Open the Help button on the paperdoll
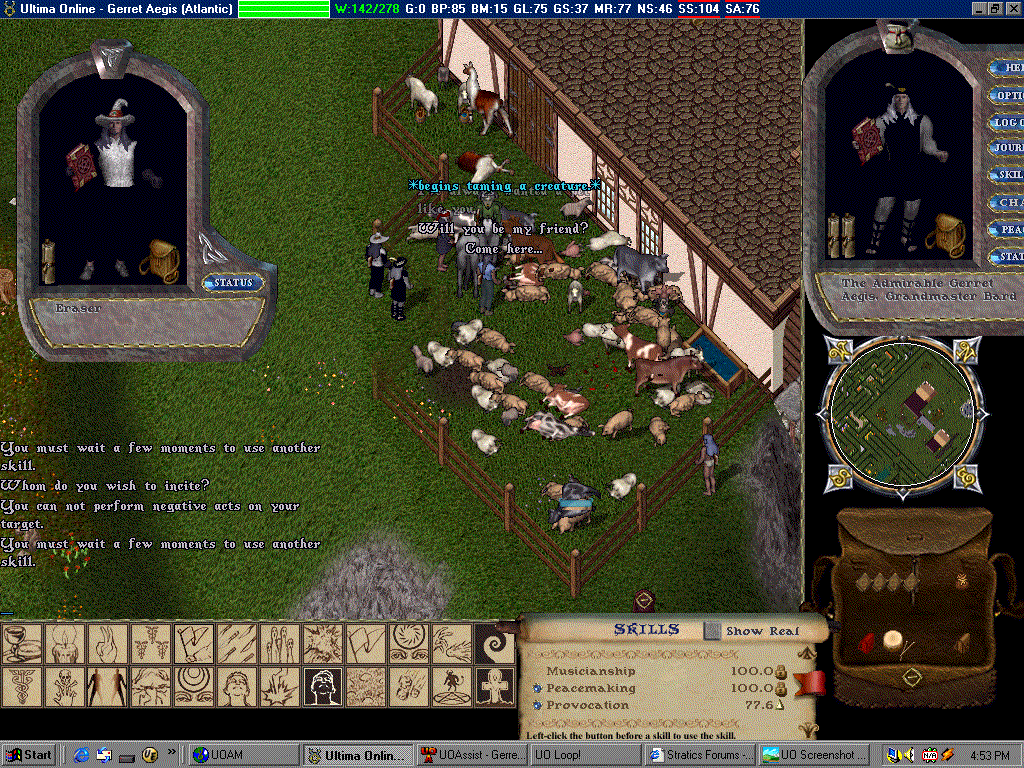Image resolution: width=1024 pixels, height=768 pixels. tap(1006, 69)
